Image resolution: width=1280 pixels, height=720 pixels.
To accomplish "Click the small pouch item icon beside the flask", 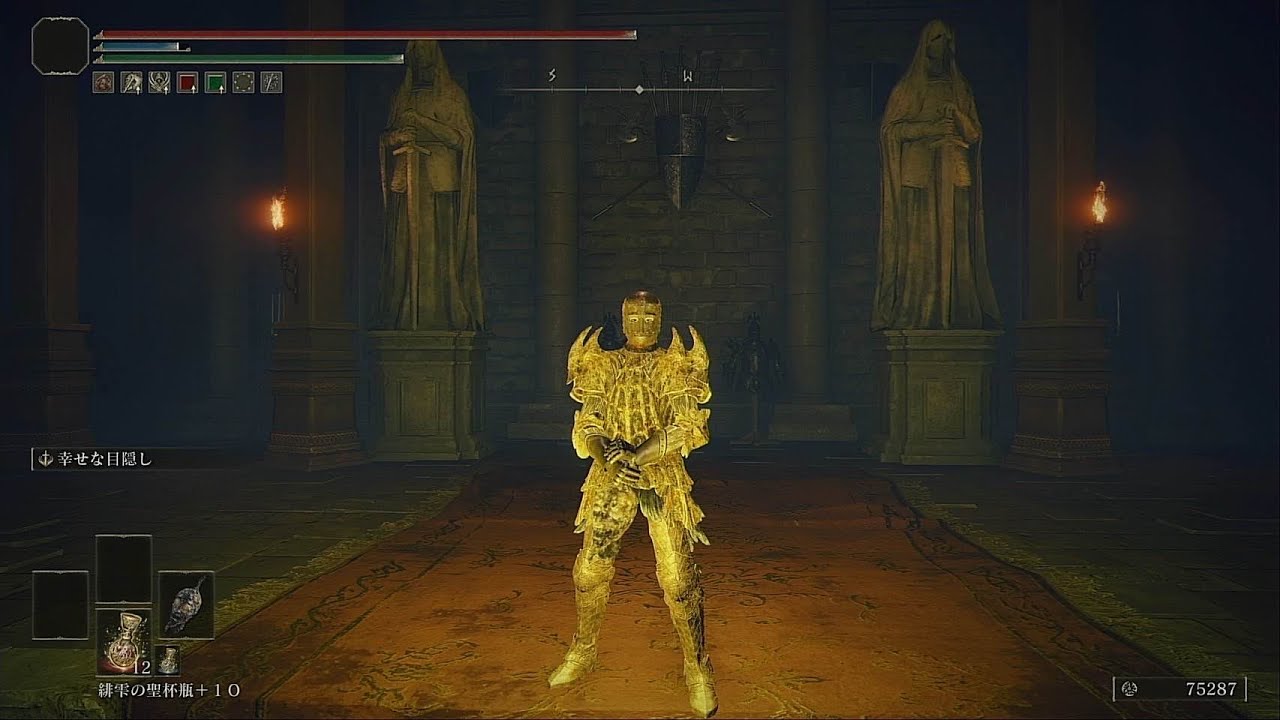I will click(169, 660).
